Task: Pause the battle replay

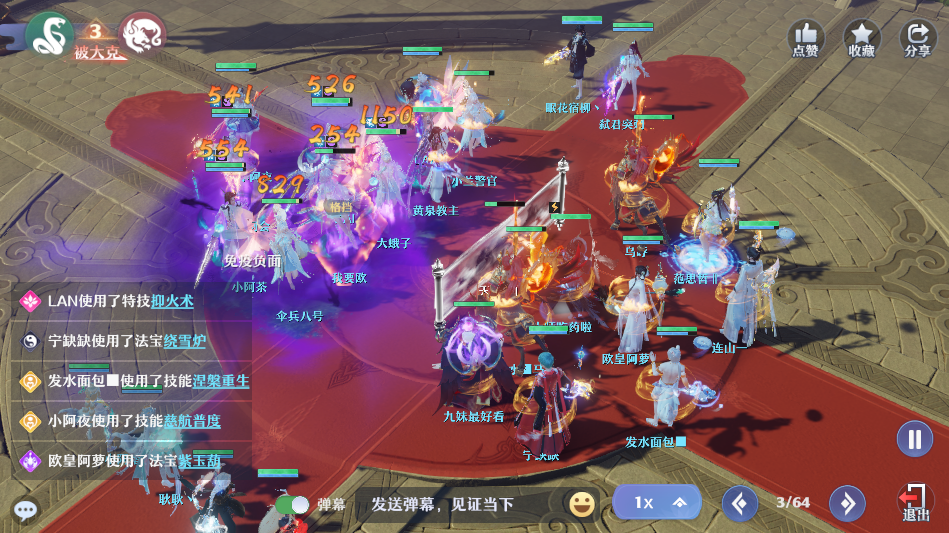Action: (x=914, y=439)
